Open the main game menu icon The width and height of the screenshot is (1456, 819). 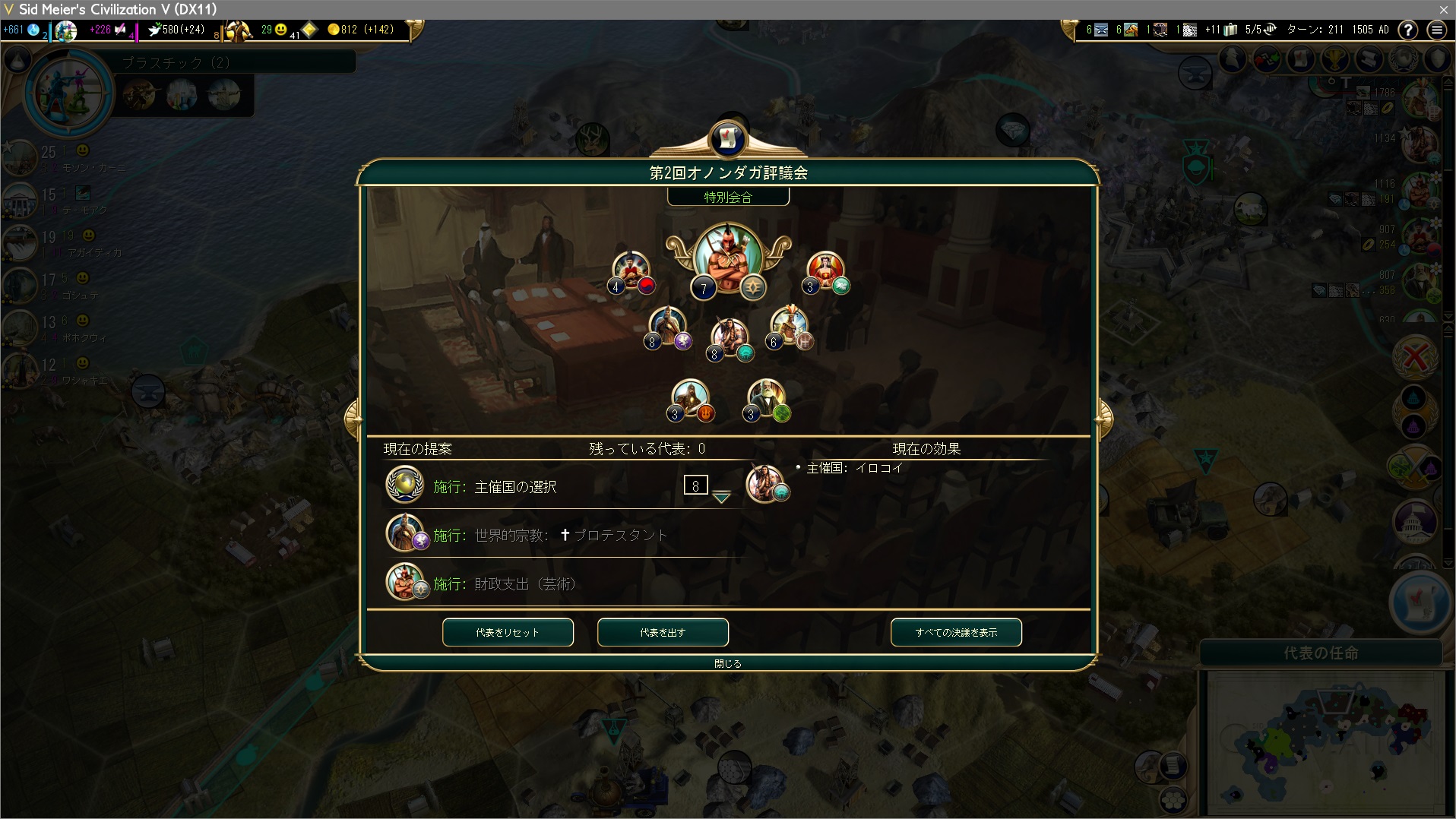point(1436,30)
